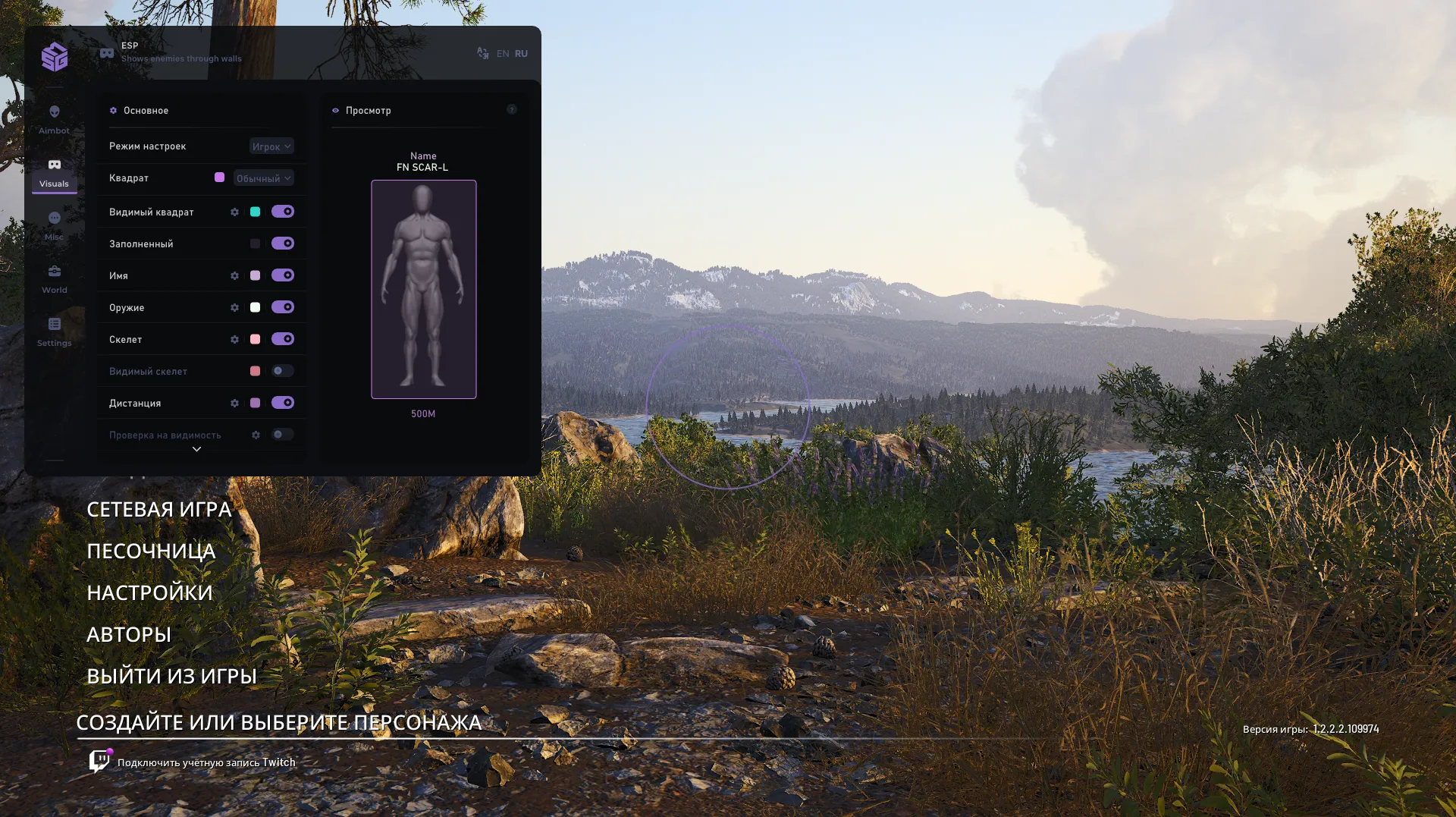Open the overlay's Settings tab
Screen dimensions: 1456x817
(54, 332)
